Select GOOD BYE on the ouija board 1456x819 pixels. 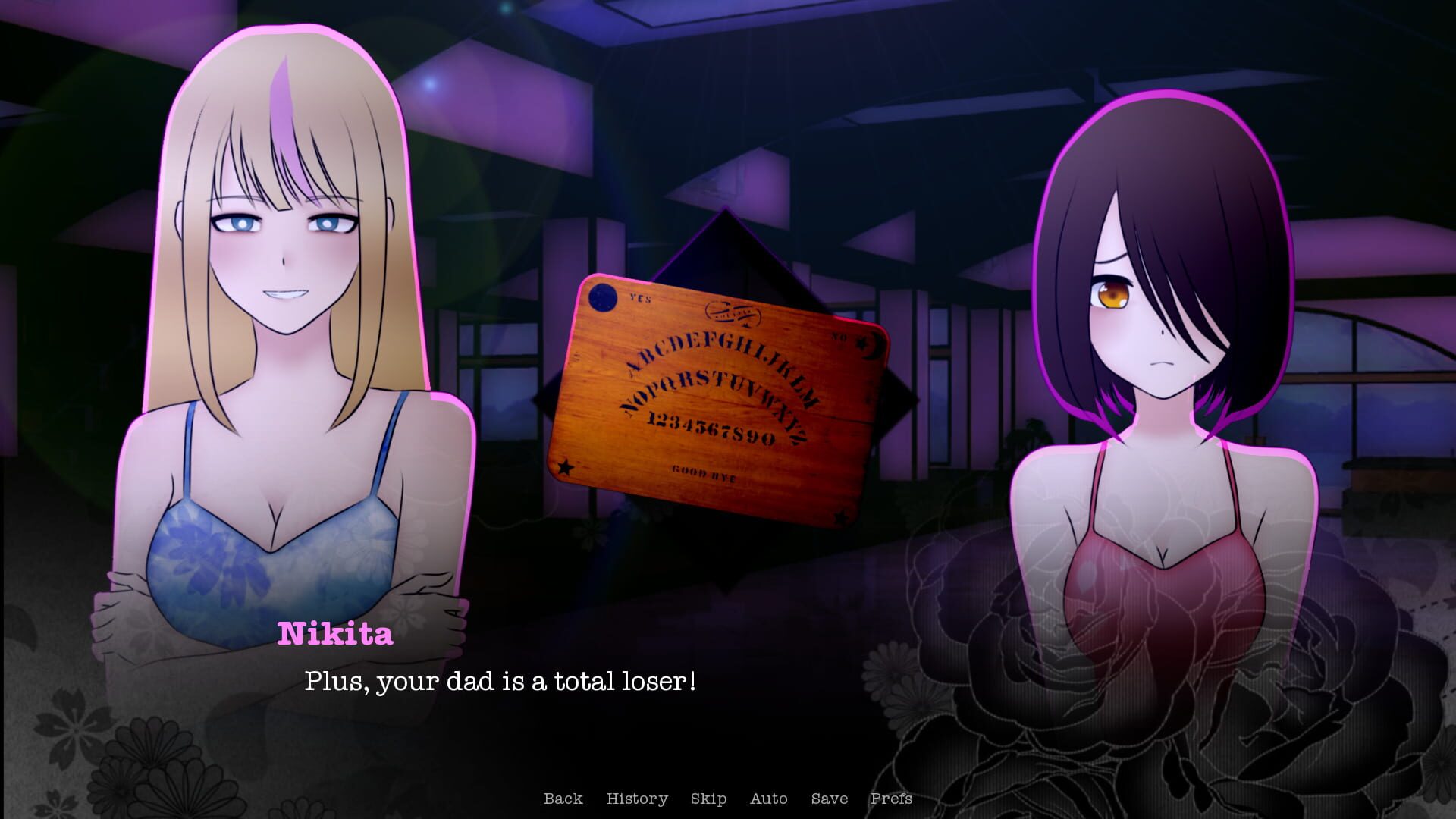(x=704, y=473)
